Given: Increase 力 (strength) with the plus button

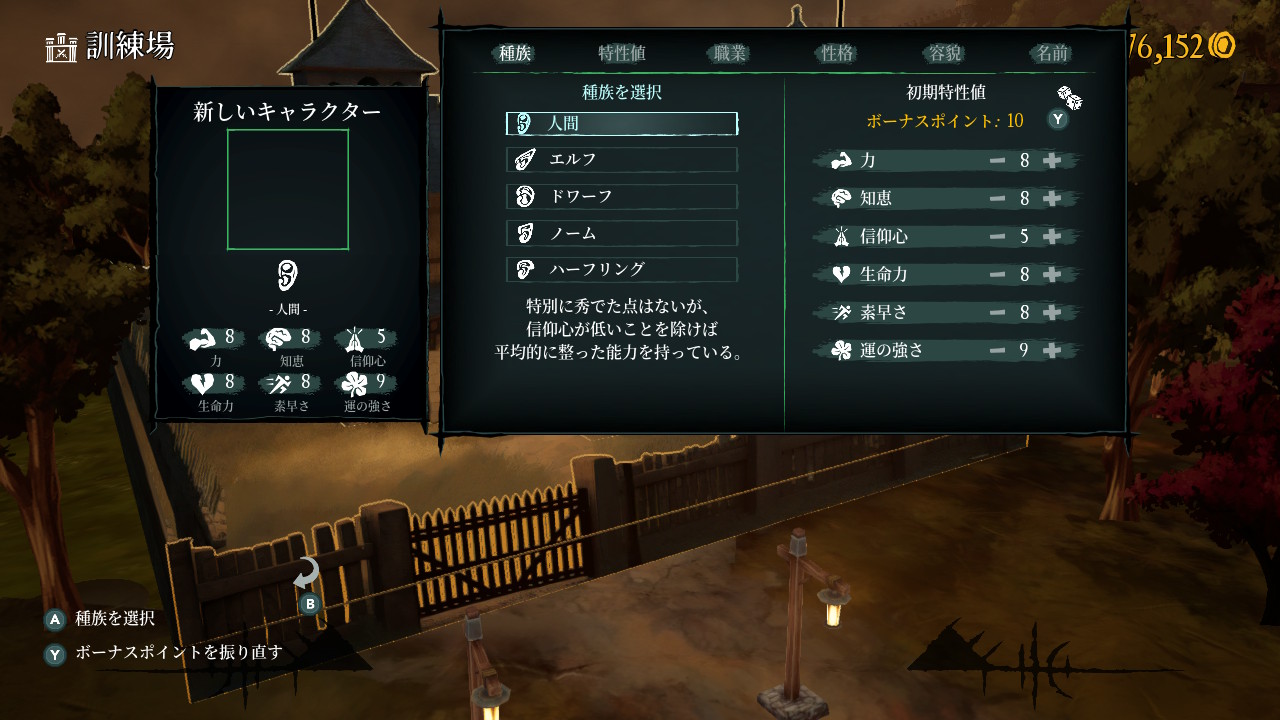Looking at the screenshot, I should pyautogui.click(x=1052, y=161).
